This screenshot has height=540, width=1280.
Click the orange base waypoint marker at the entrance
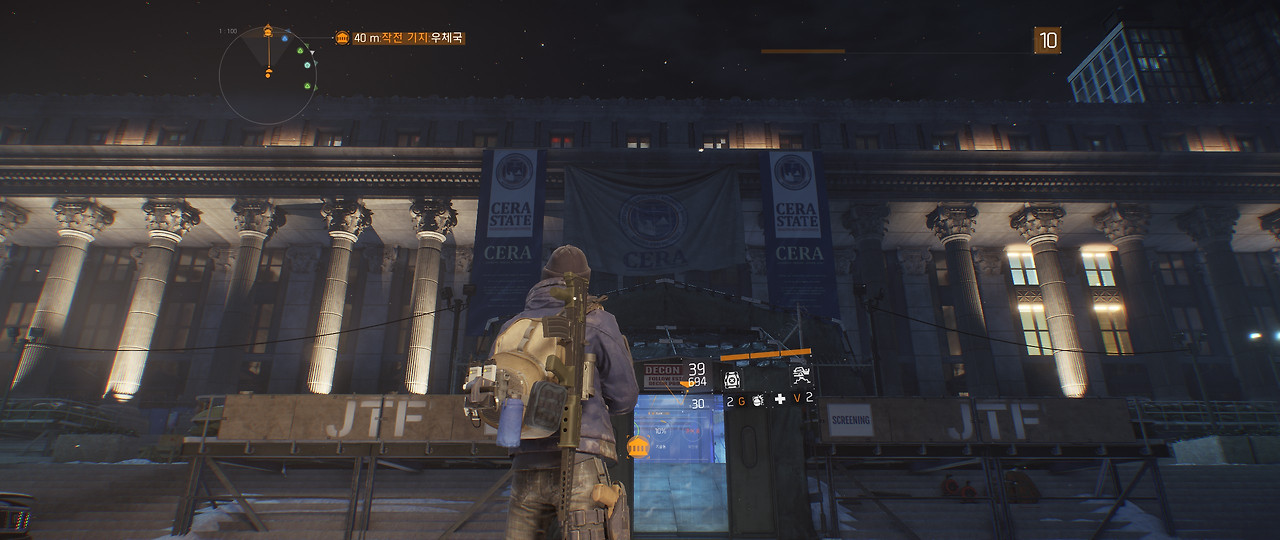637,446
